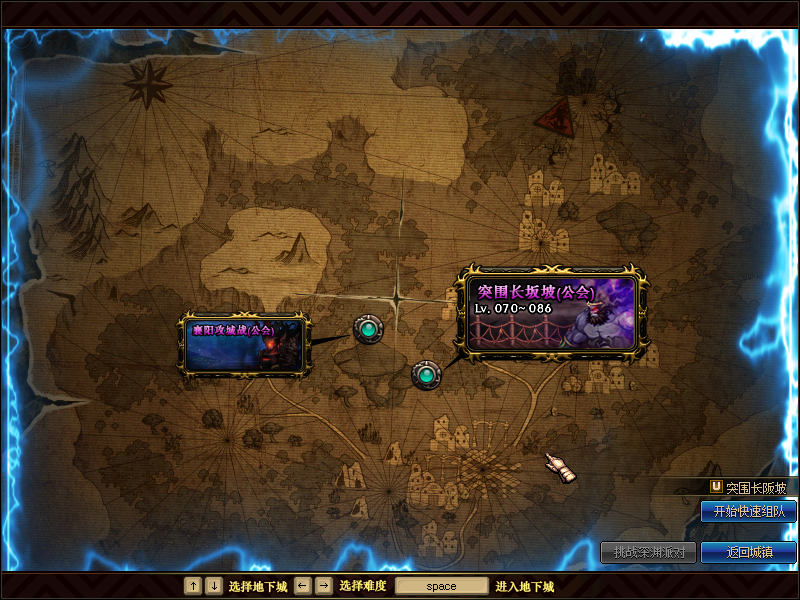Viewport: 800px width, 600px height.
Task: Click the map node linked to 襄阳攻城战
Action: (x=368, y=328)
